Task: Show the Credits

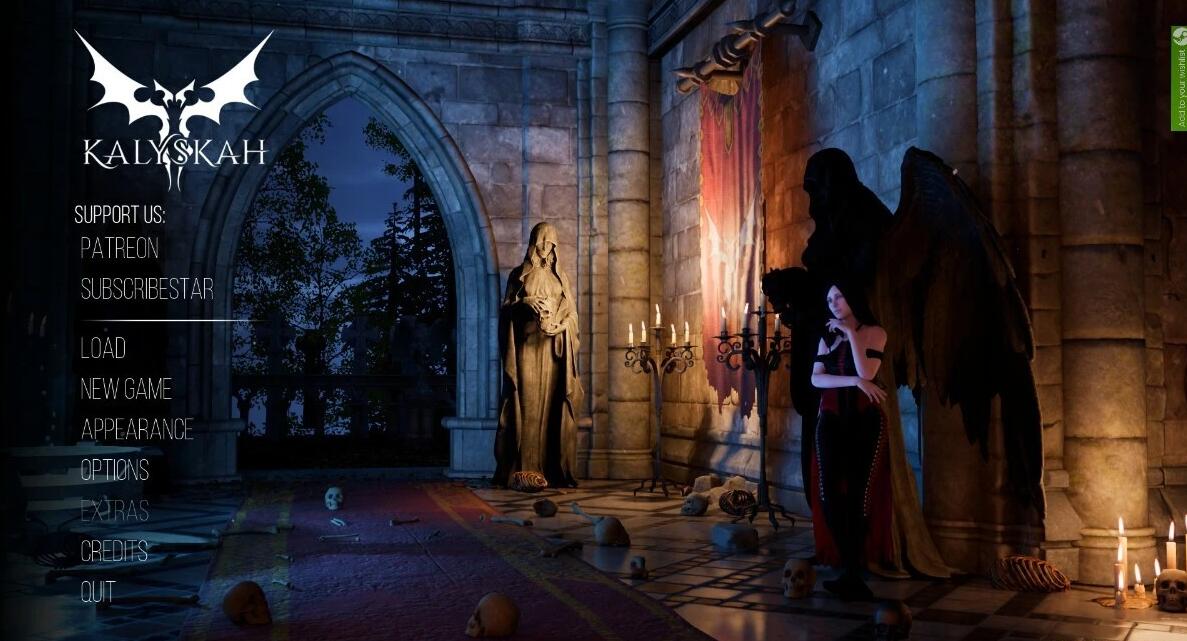Action: coord(114,551)
